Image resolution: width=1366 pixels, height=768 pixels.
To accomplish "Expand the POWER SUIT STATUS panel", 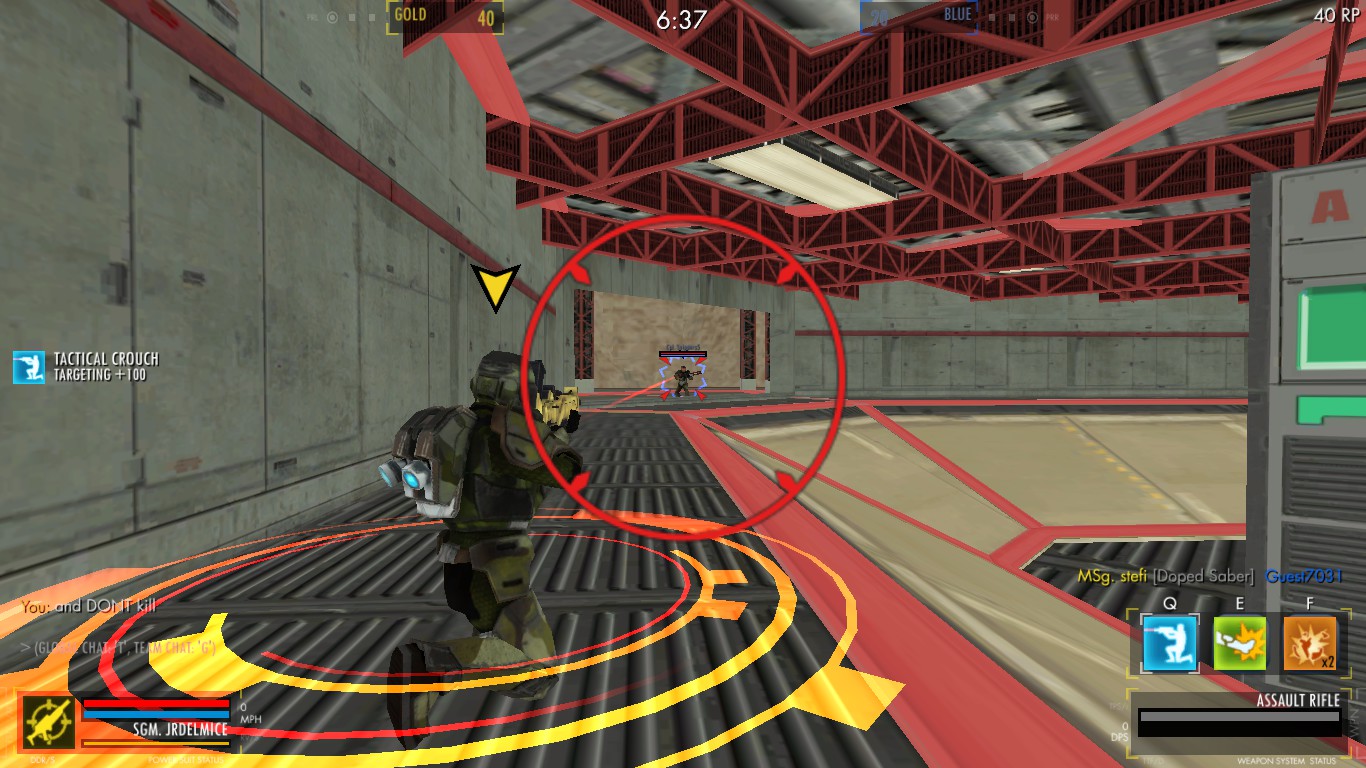I will [185, 761].
